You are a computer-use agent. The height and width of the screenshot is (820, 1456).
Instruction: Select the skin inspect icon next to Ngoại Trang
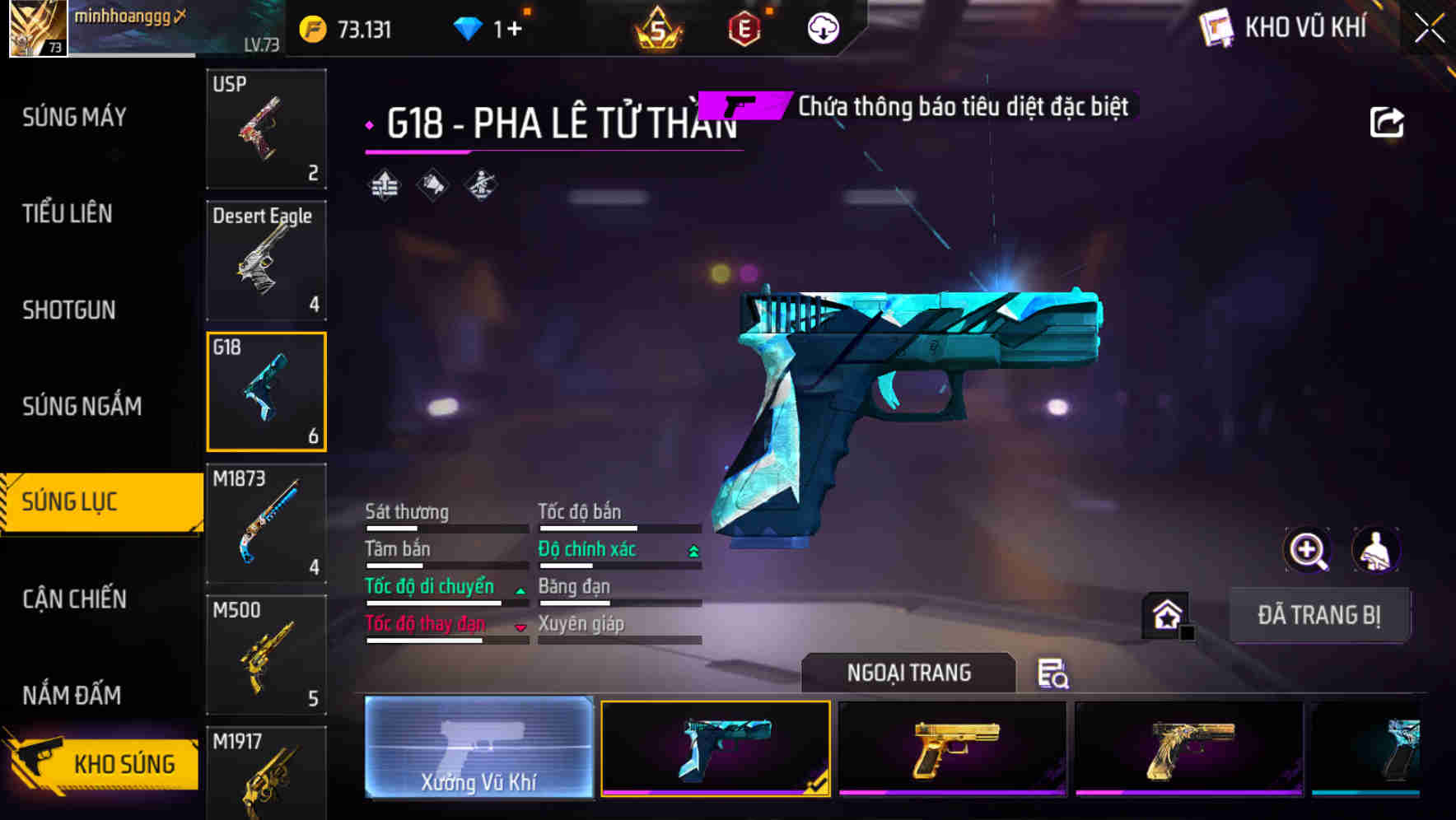(1052, 675)
